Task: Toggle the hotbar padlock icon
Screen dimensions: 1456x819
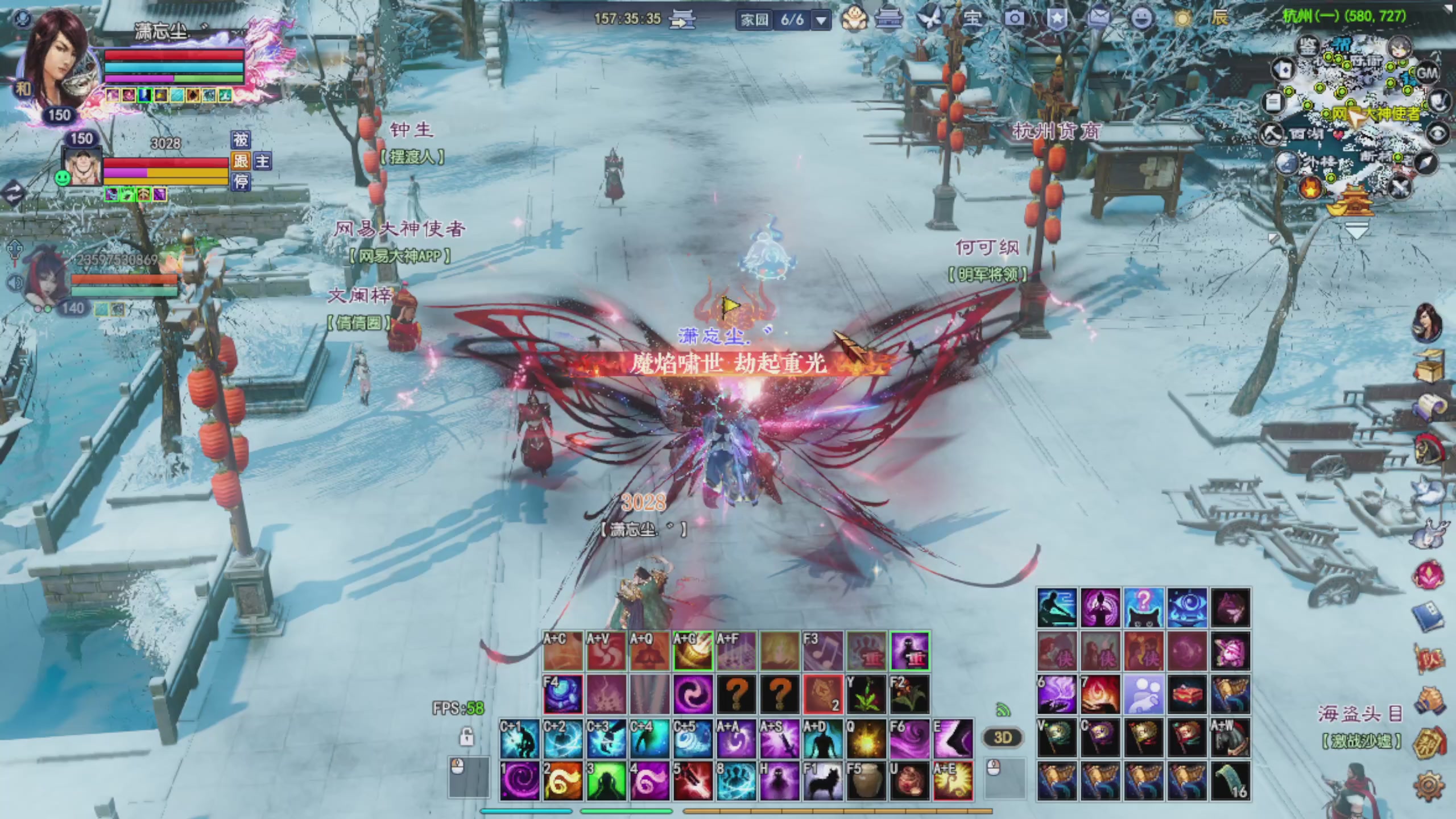Action: (466, 737)
